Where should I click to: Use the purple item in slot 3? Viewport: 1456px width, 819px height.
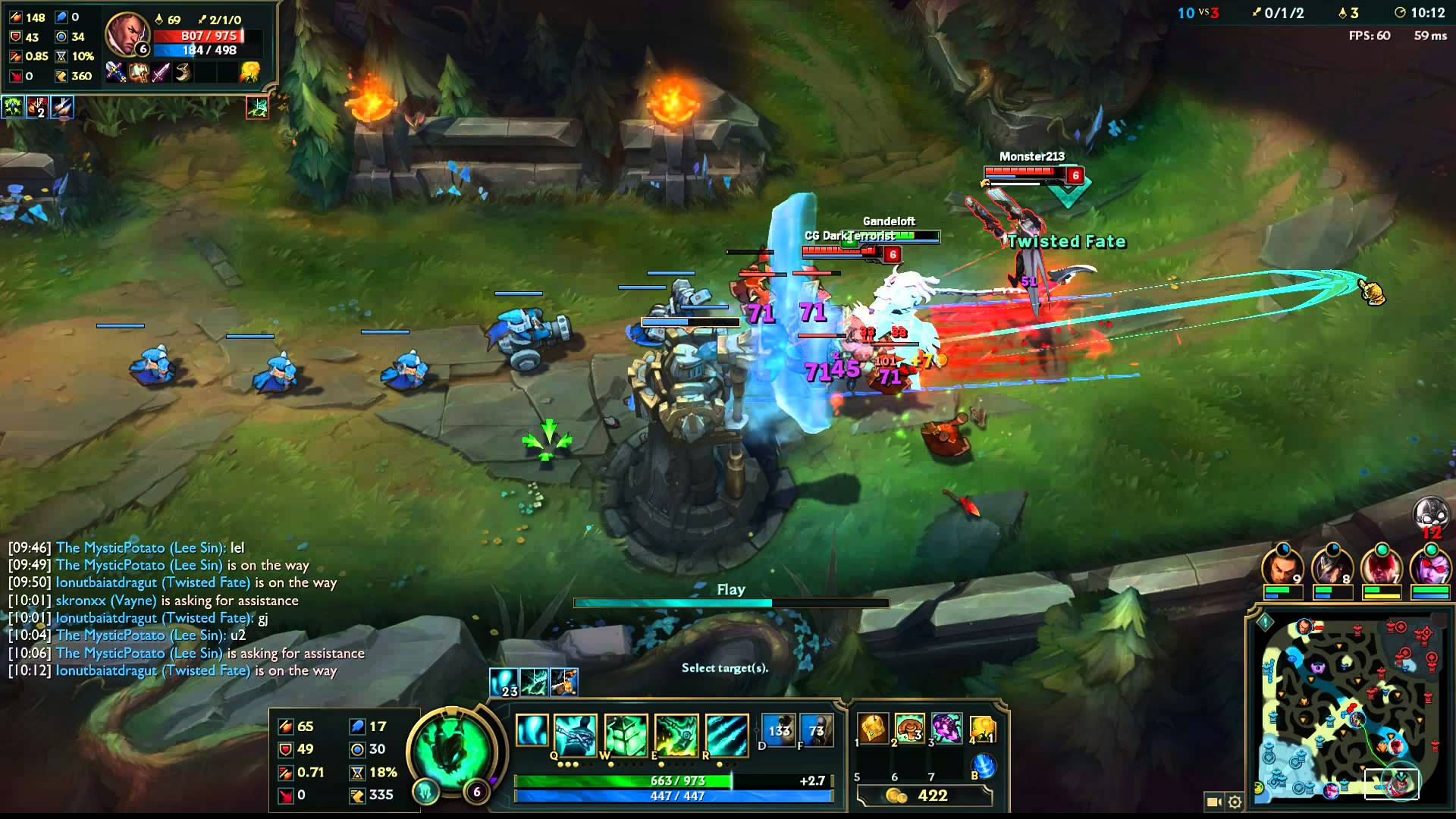[x=946, y=730]
